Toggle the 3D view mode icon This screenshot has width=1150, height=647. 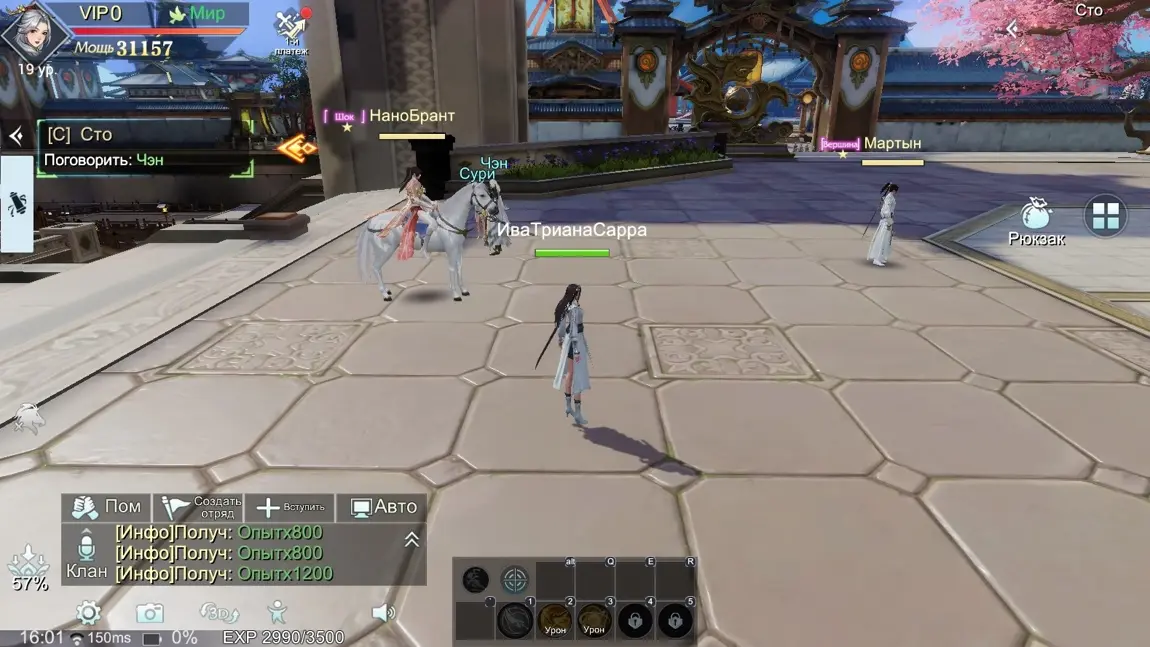(218, 612)
